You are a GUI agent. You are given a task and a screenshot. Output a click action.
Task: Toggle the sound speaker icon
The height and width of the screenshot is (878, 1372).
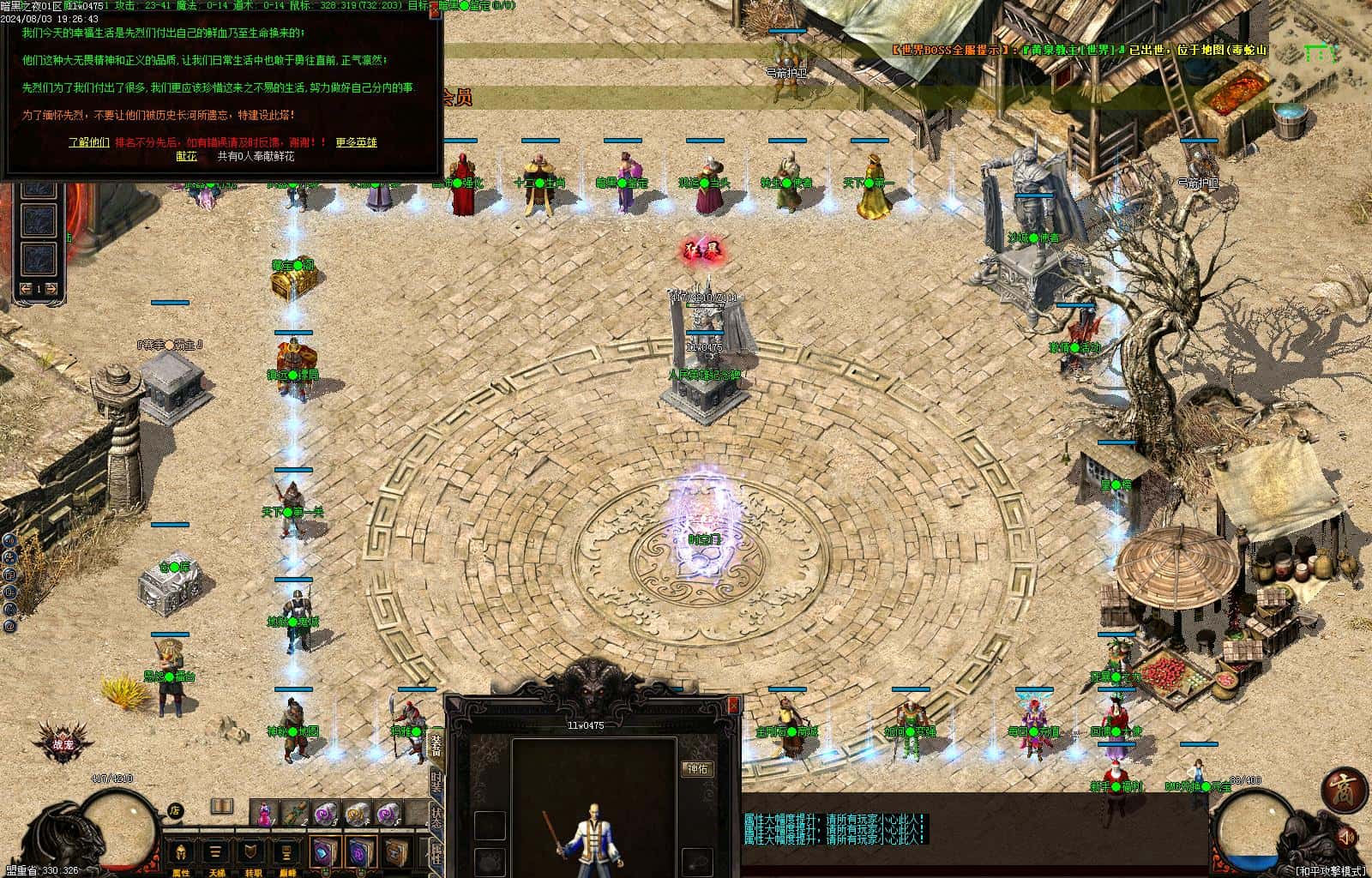1346,836
